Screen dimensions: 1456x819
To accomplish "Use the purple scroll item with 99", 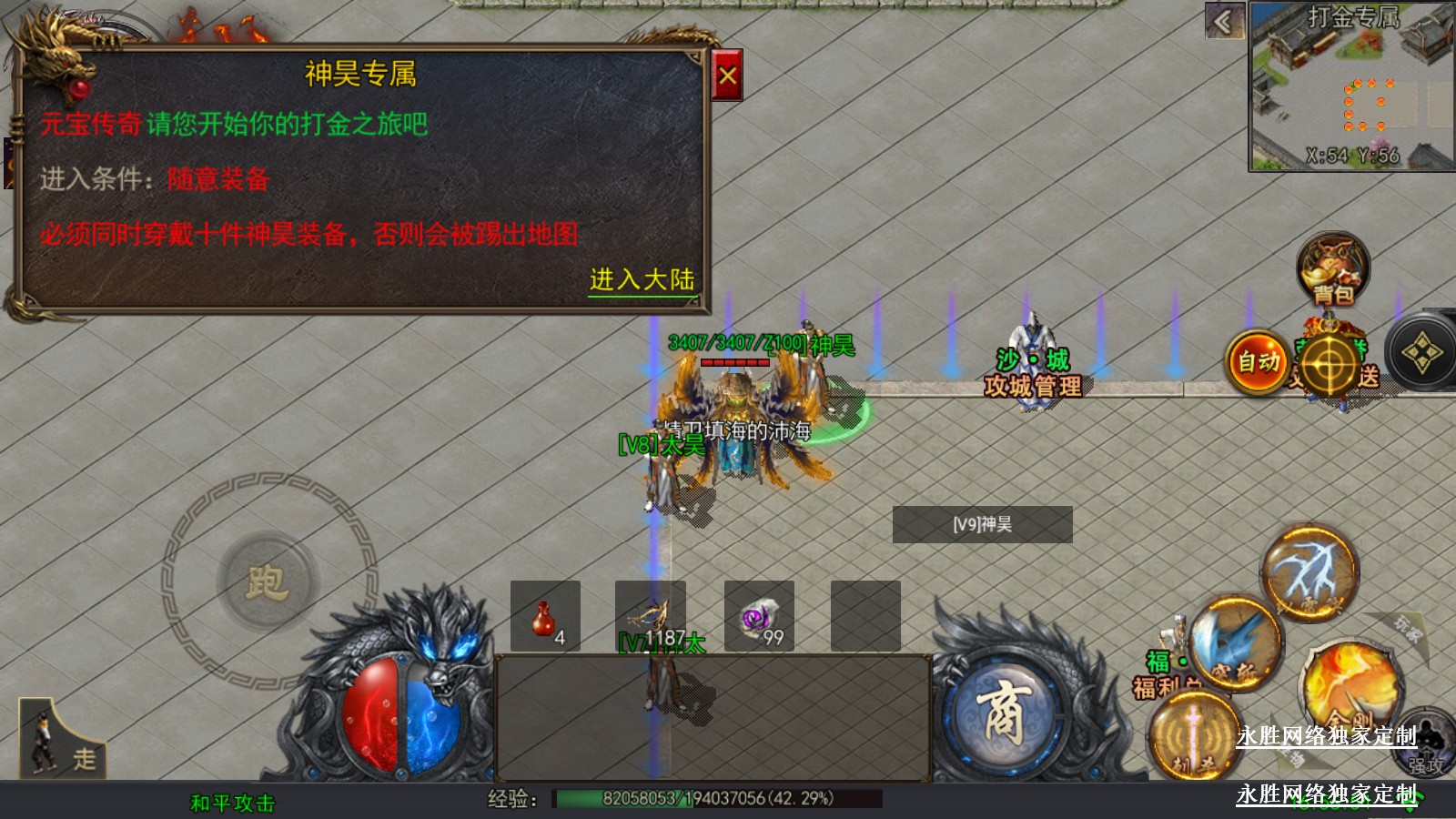I will tap(759, 616).
